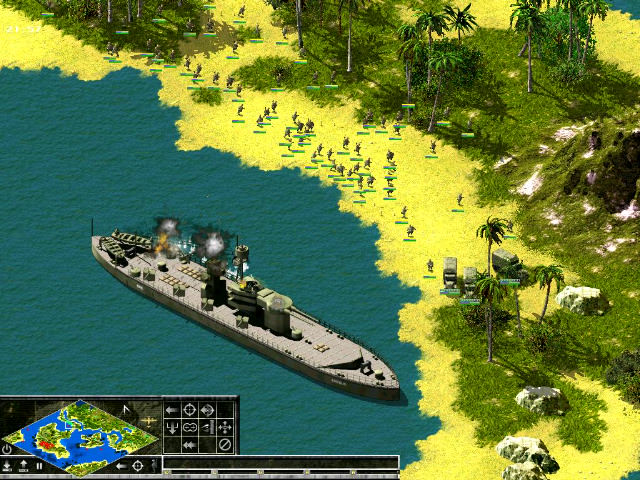
Task: Click the down-arrow tray button
Action: [7, 466]
